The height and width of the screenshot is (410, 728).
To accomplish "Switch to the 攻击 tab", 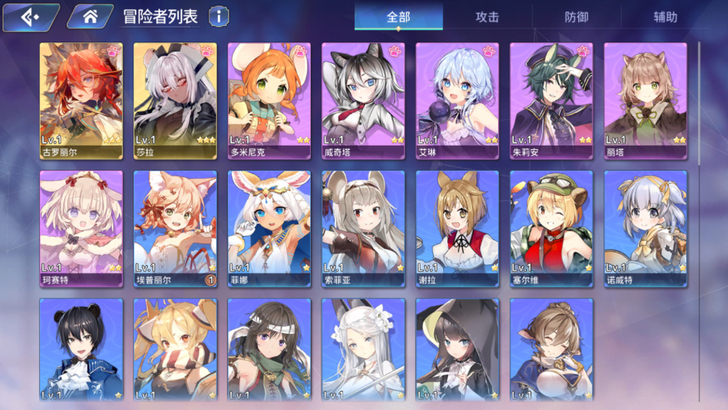I will [487, 17].
